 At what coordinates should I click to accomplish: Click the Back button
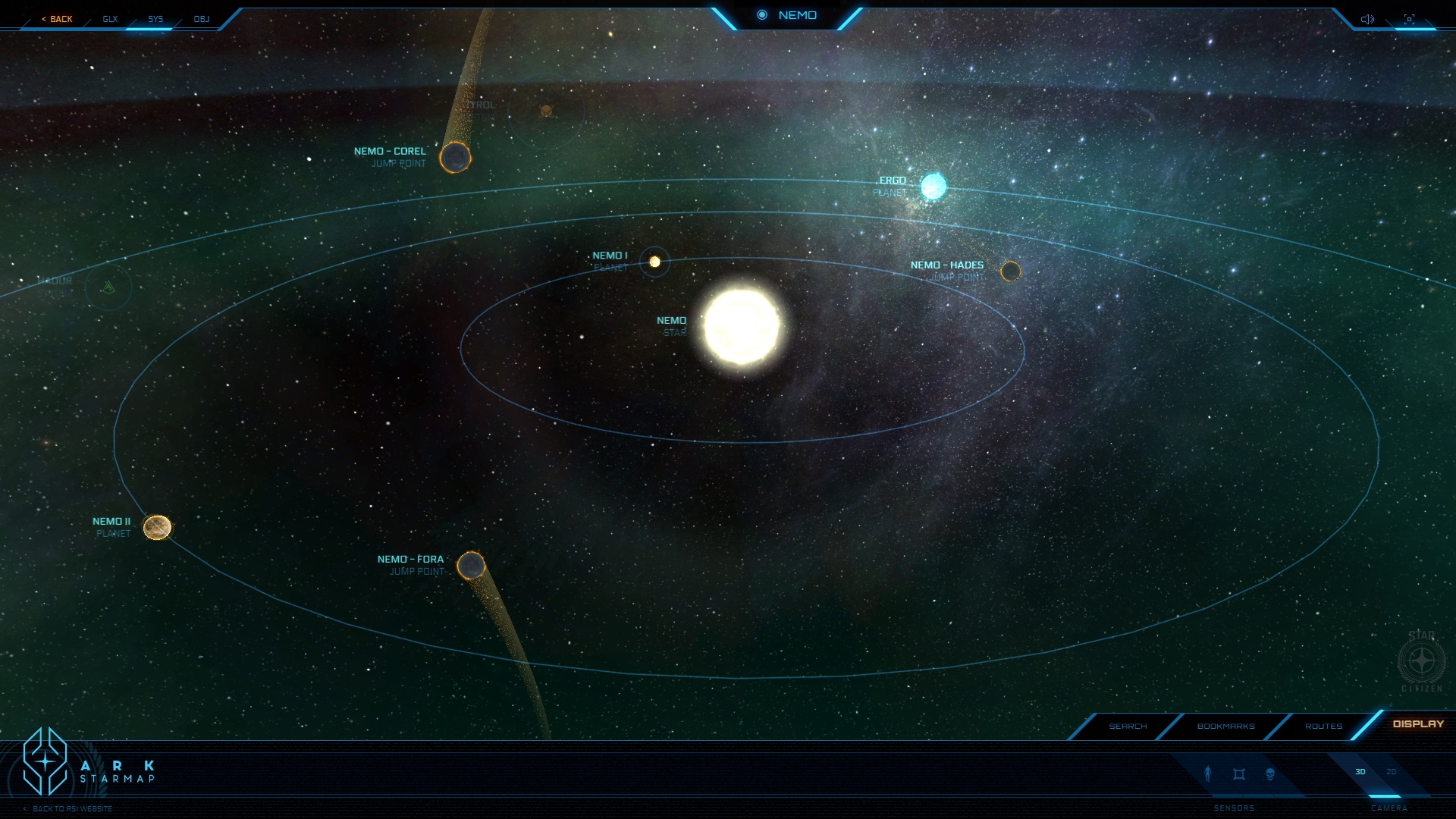57,19
